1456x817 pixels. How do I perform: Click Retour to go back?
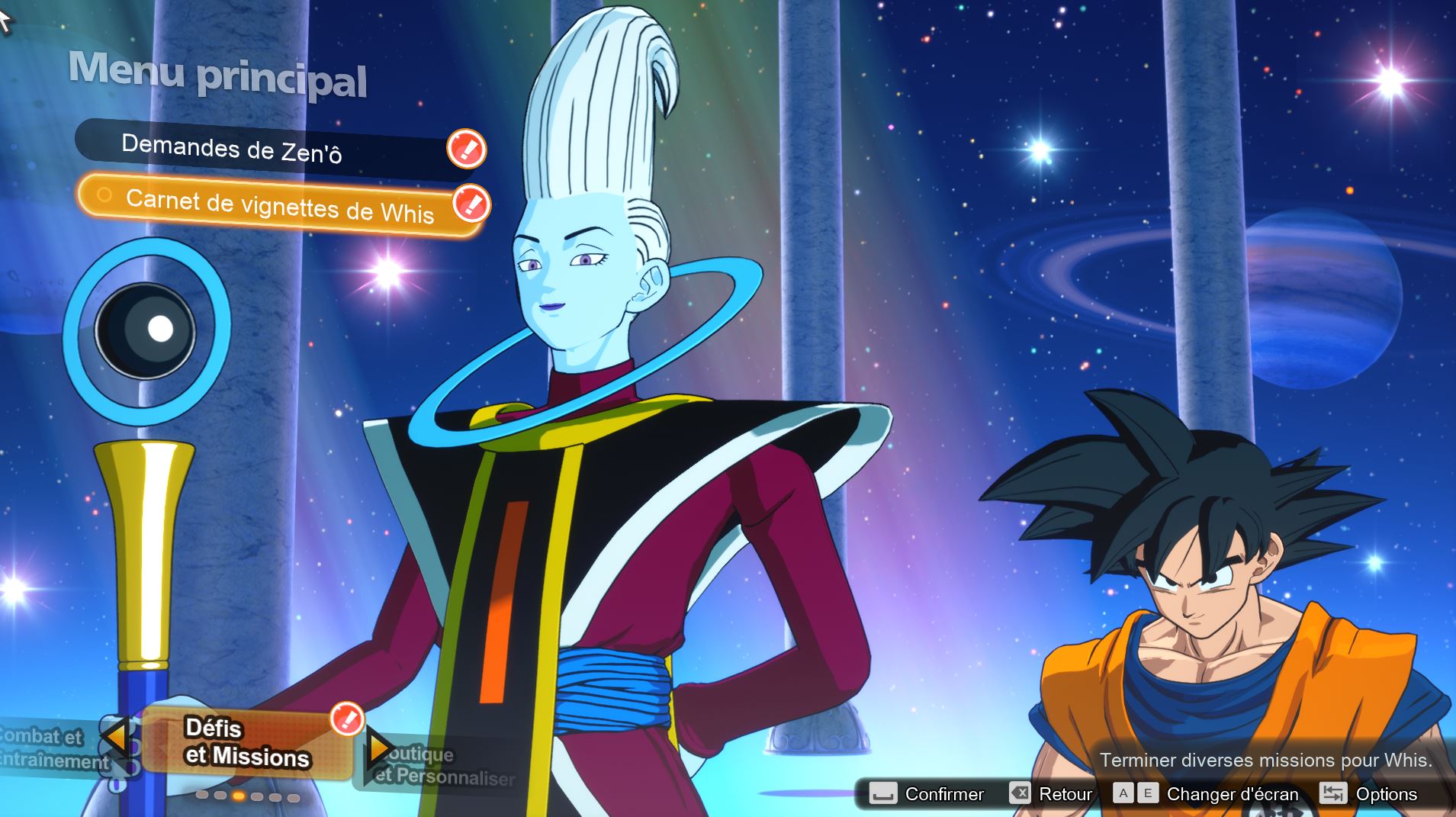1065,793
